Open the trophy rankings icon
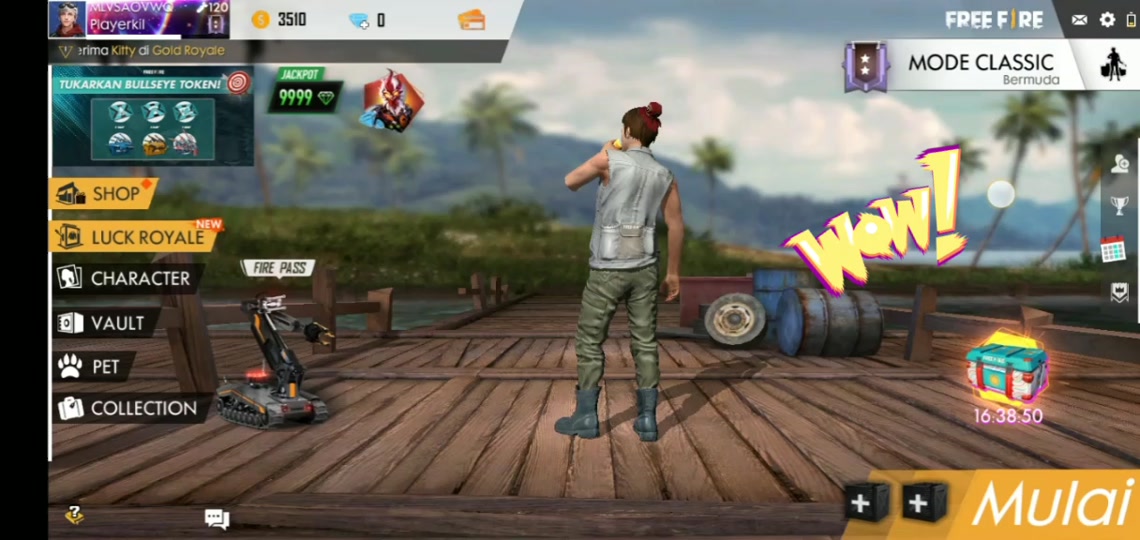Screen dimensions: 1140x540 click(1120, 206)
